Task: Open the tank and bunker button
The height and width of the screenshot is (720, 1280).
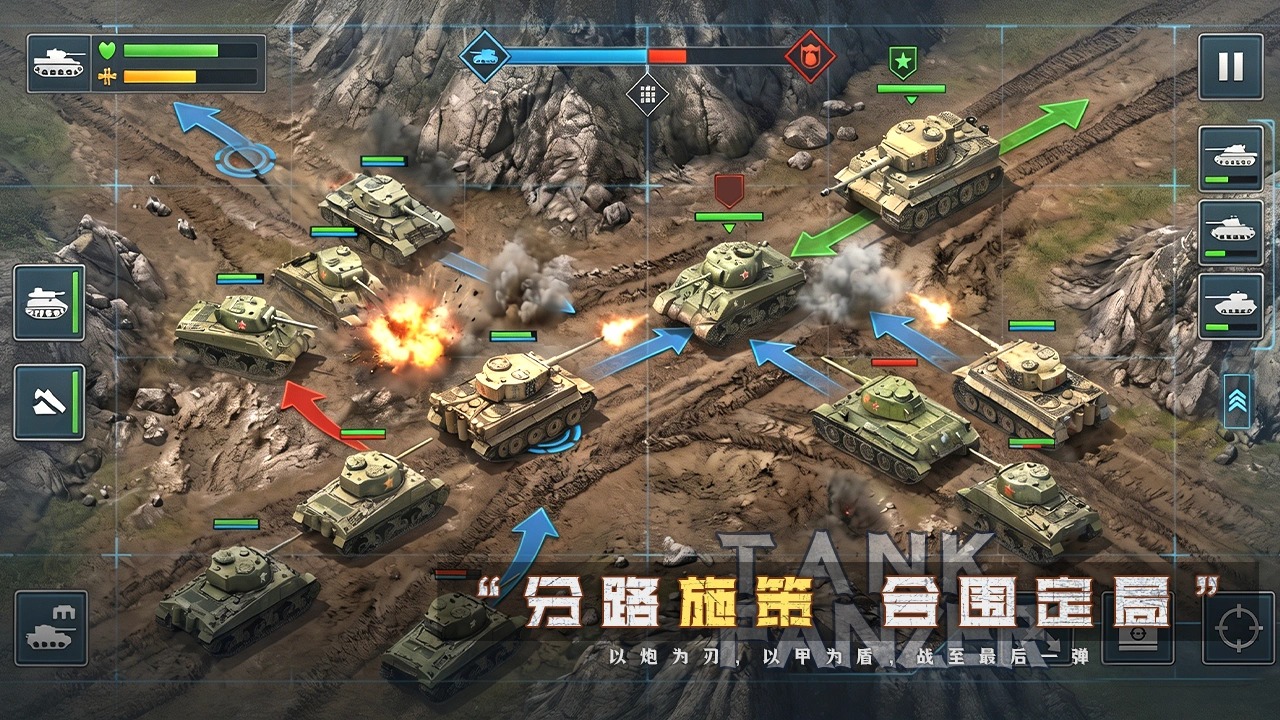Action: point(50,628)
